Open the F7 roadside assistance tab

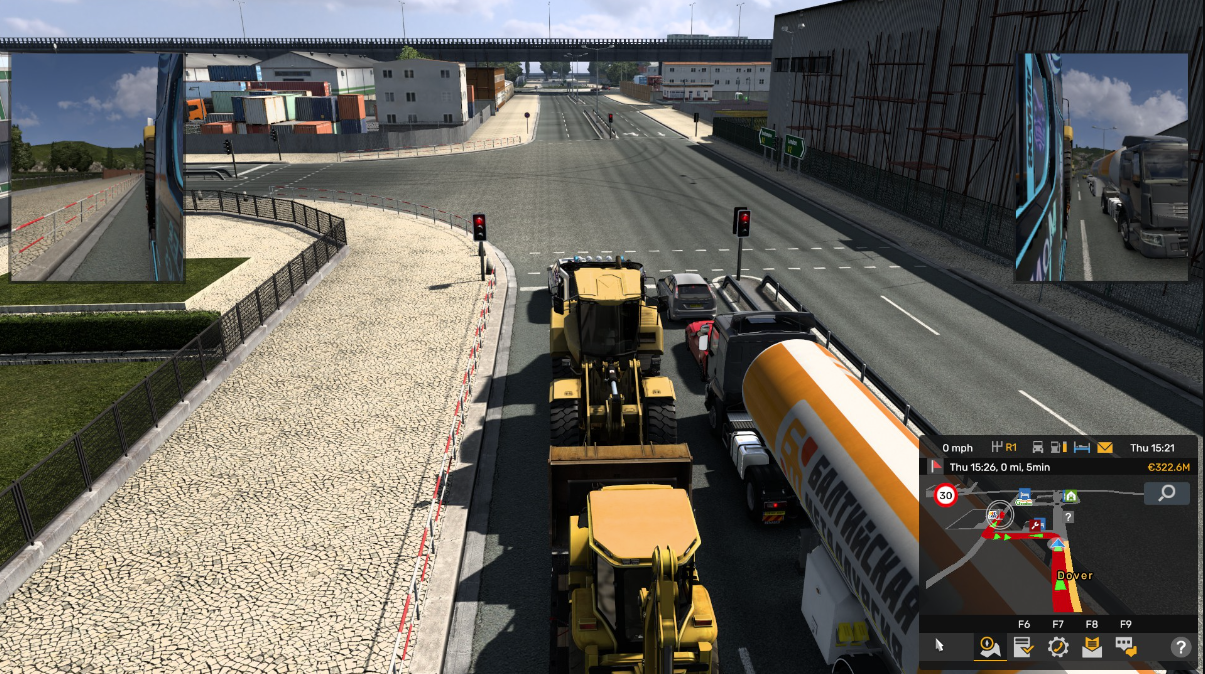click(x=1058, y=647)
